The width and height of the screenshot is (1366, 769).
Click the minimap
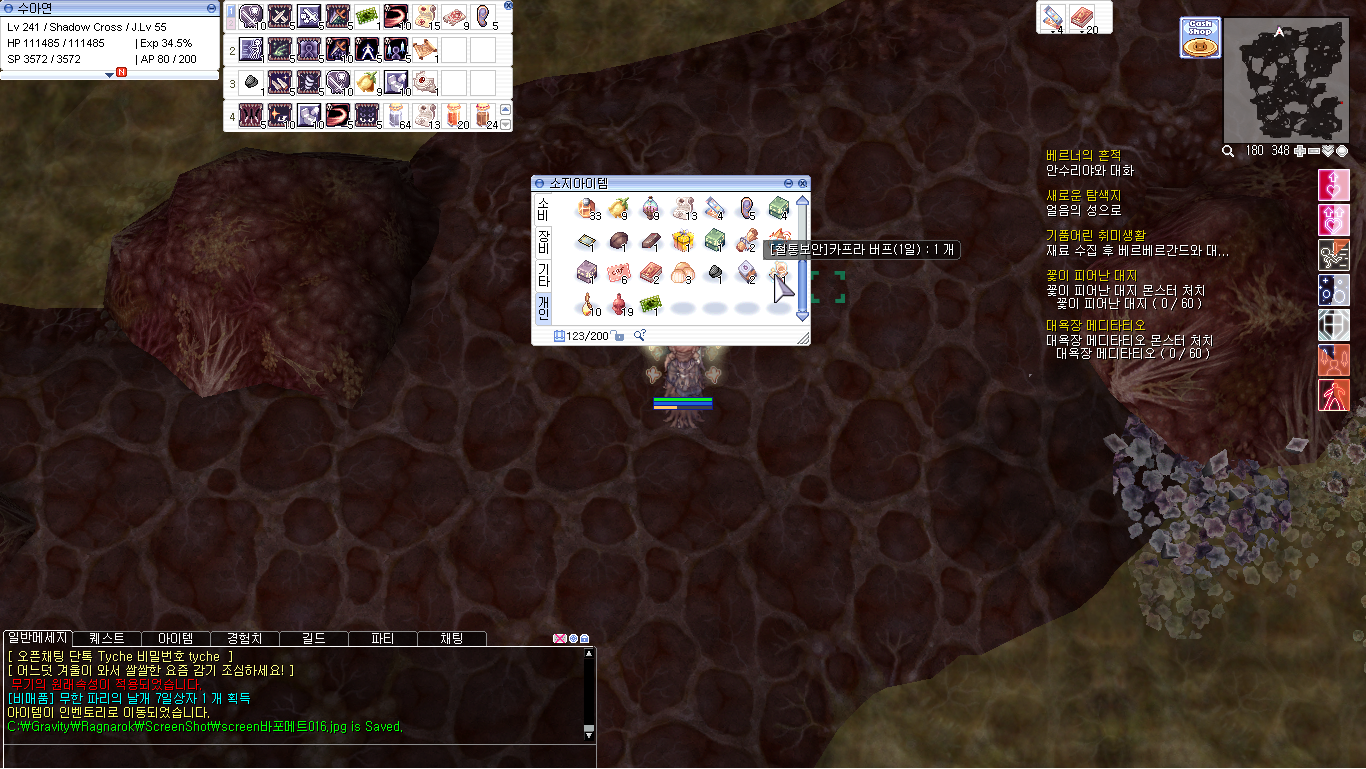(1284, 80)
